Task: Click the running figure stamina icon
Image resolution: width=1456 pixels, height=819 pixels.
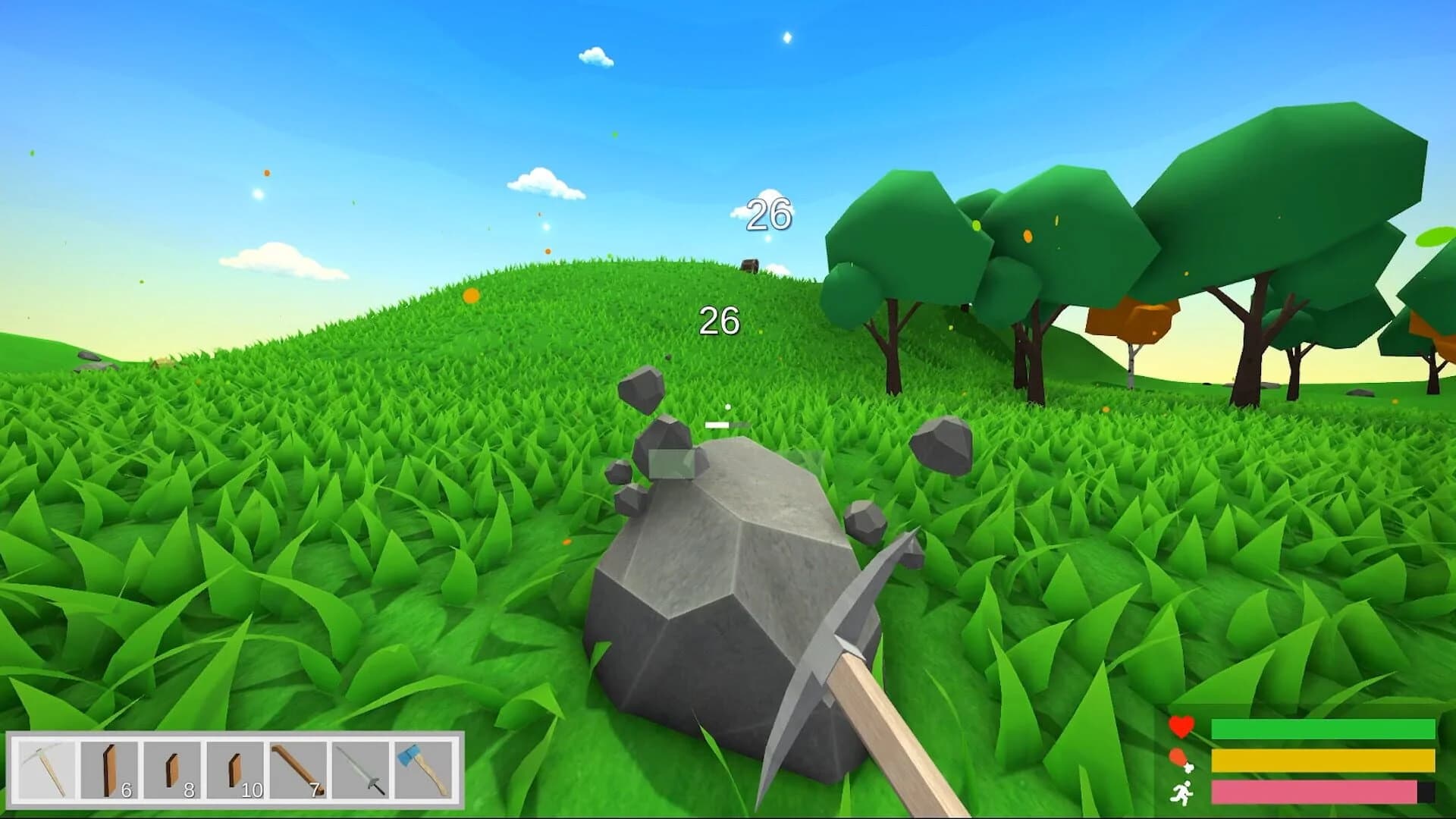Action: click(x=1183, y=791)
